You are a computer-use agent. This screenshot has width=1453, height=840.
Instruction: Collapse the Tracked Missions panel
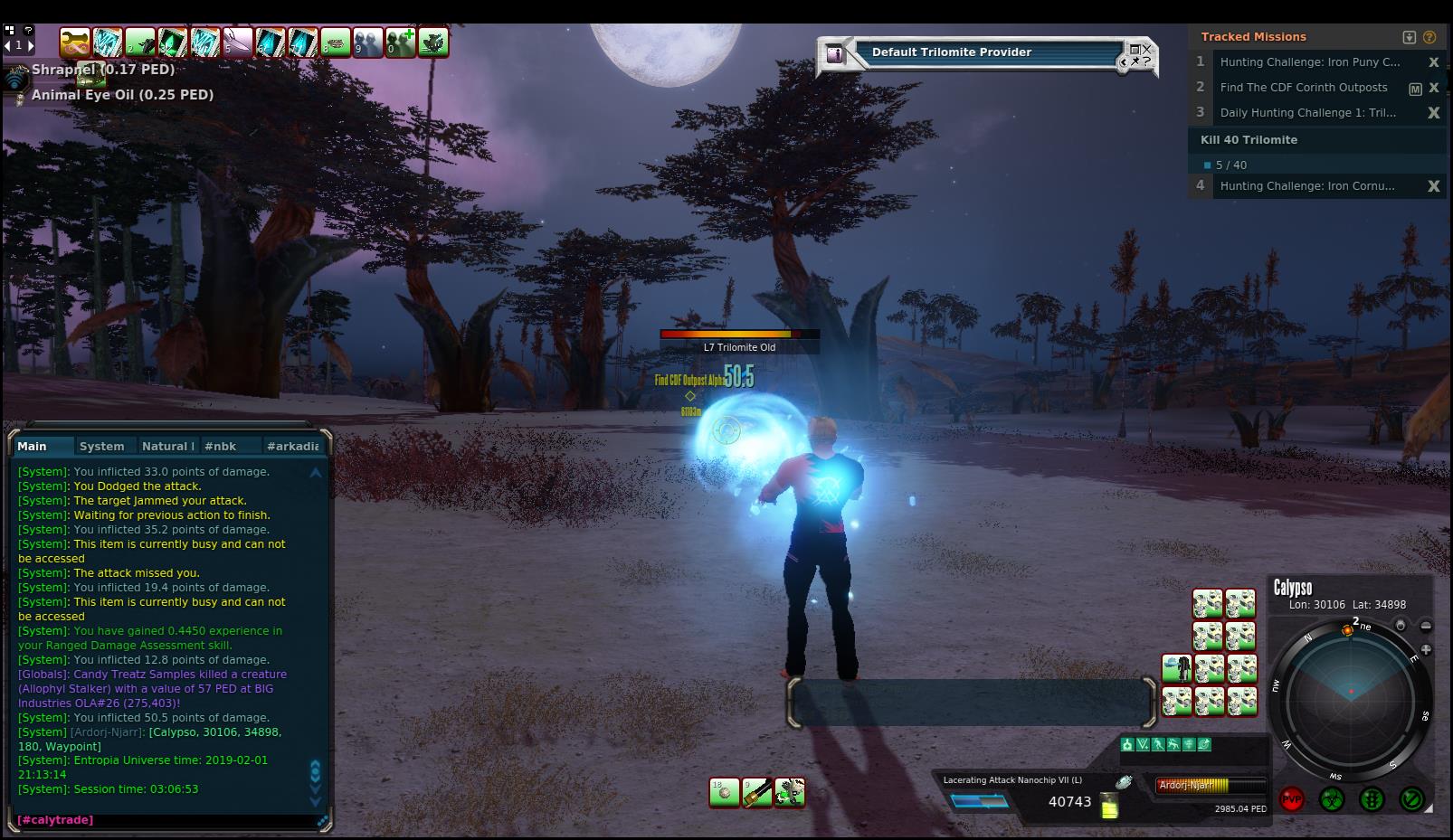[x=1409, y=37]
